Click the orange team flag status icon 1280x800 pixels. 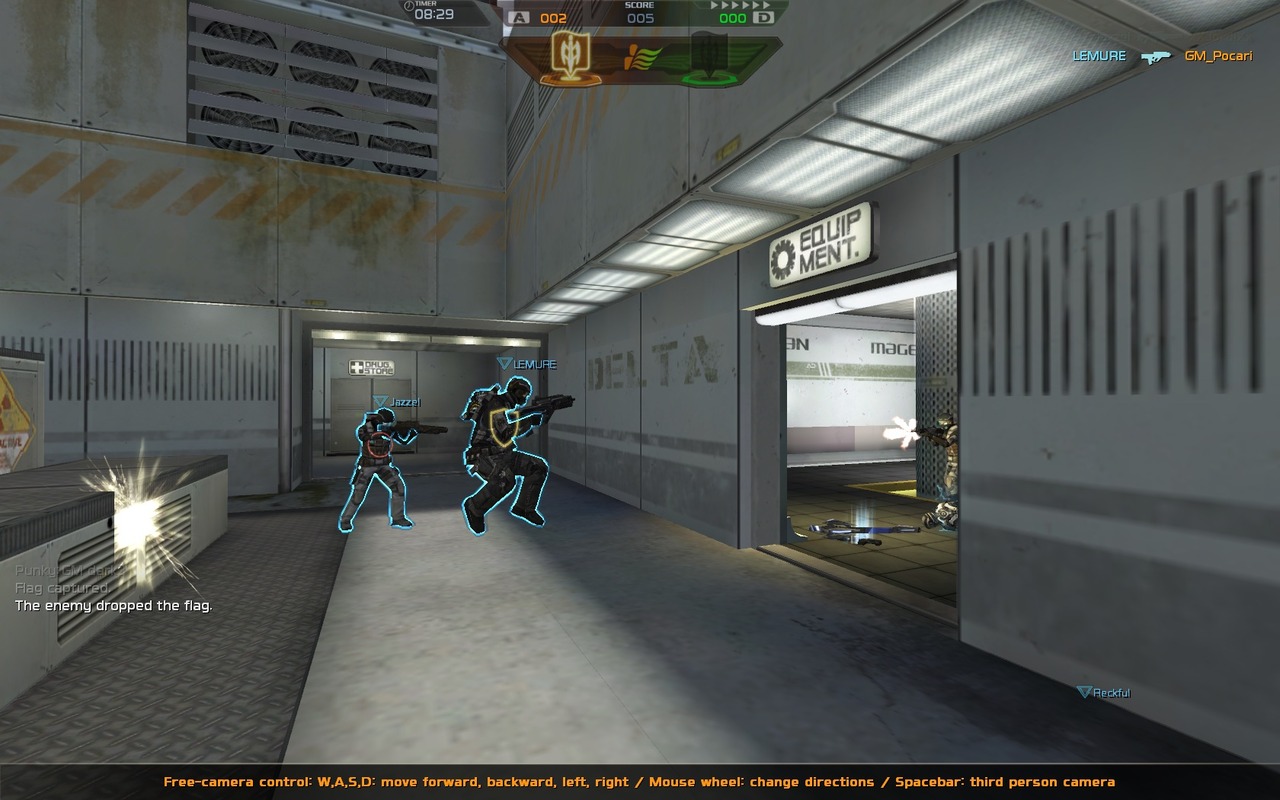coord(564,57)
